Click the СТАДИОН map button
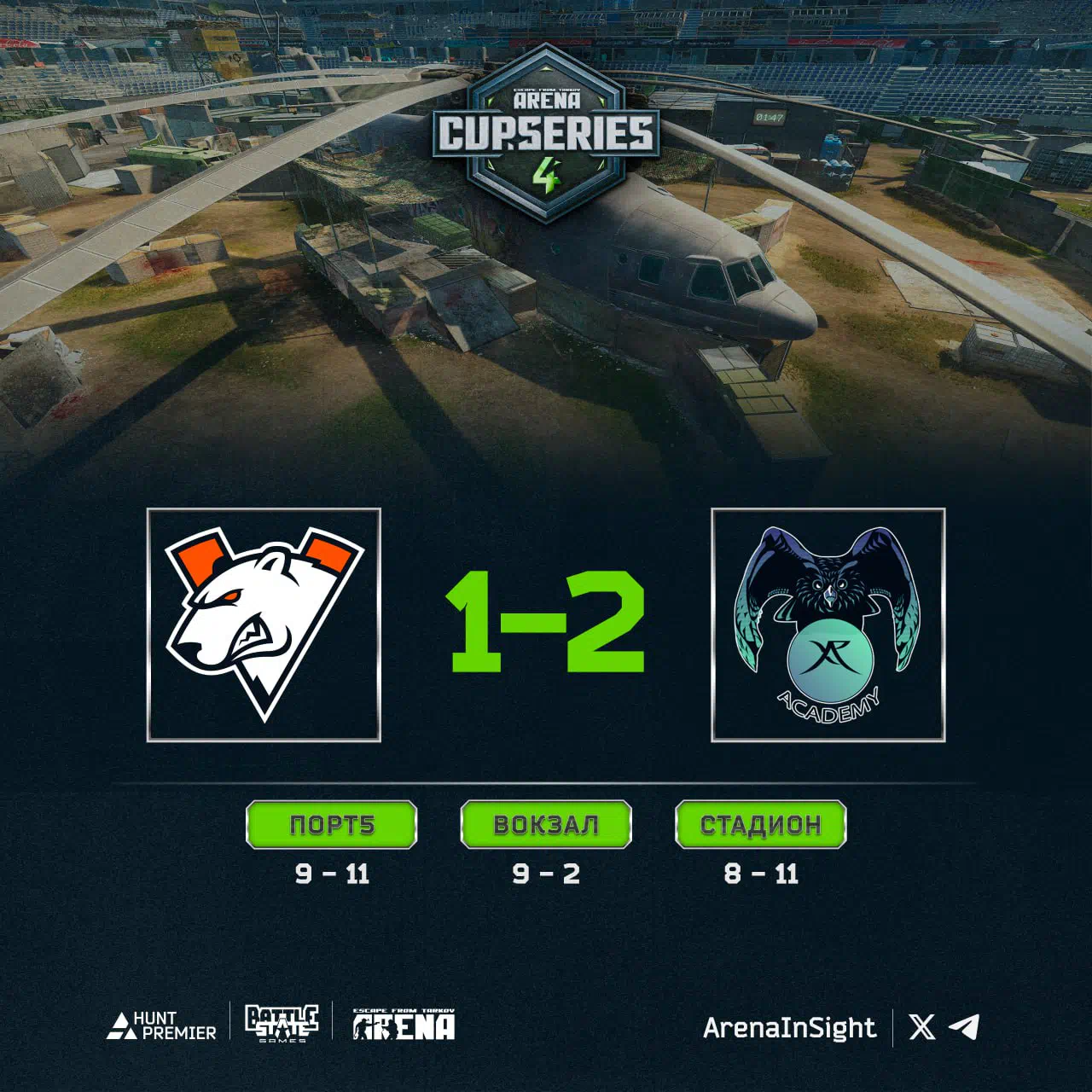 point(760,824)
